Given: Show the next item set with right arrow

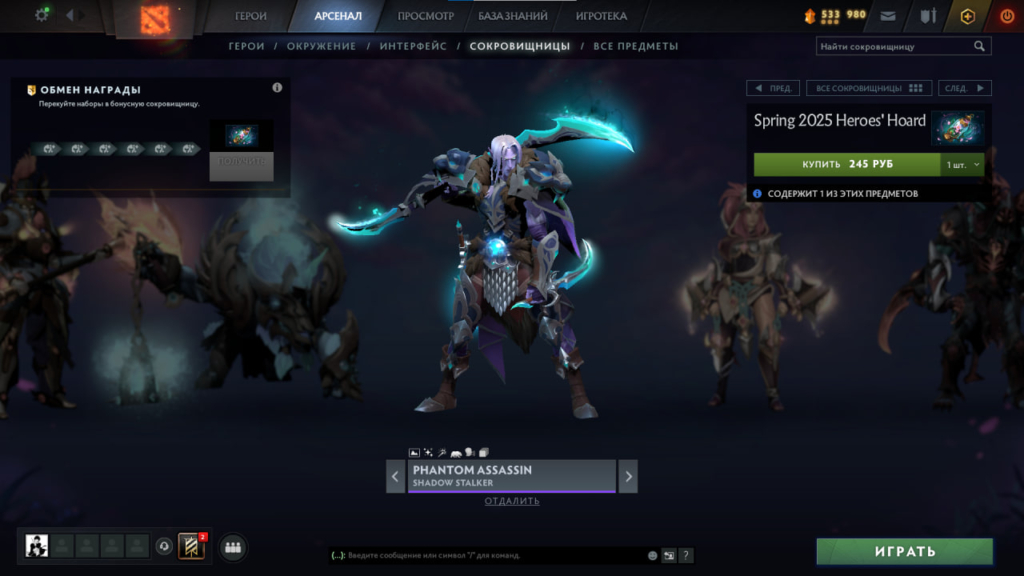Looking at the screenshot, I should pos(628,476).
